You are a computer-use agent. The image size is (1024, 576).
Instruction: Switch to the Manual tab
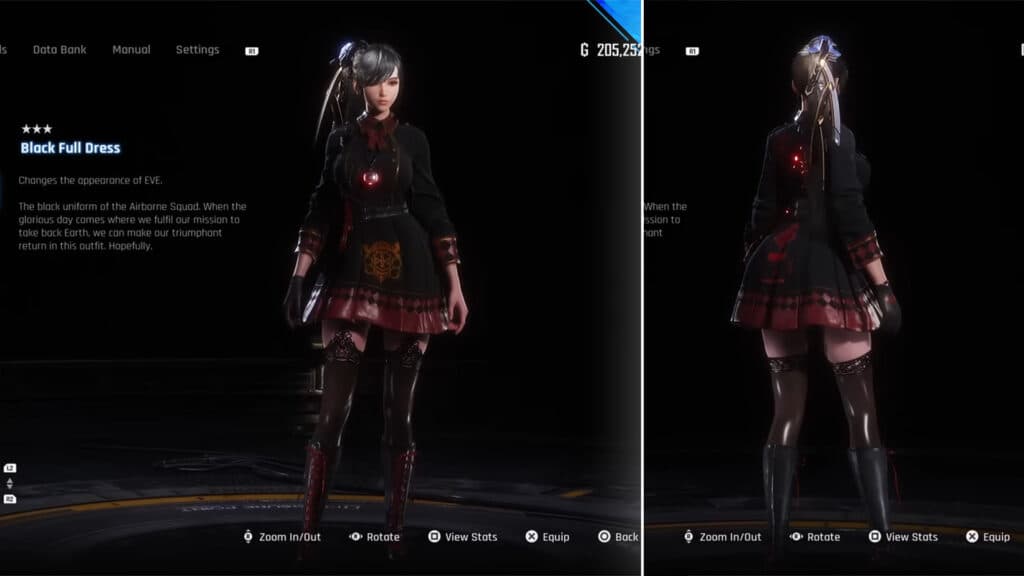pyautogui.click(x=131, y=50)
